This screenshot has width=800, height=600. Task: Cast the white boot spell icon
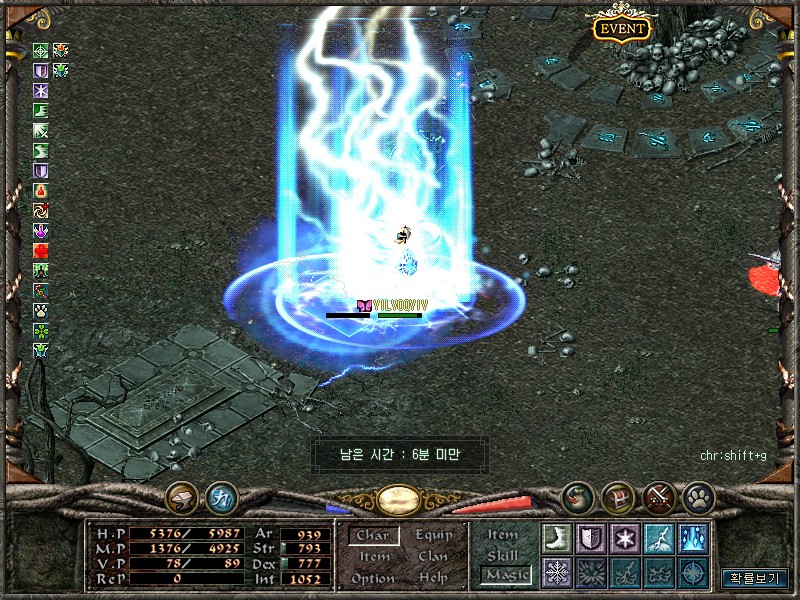coord(557,538)
